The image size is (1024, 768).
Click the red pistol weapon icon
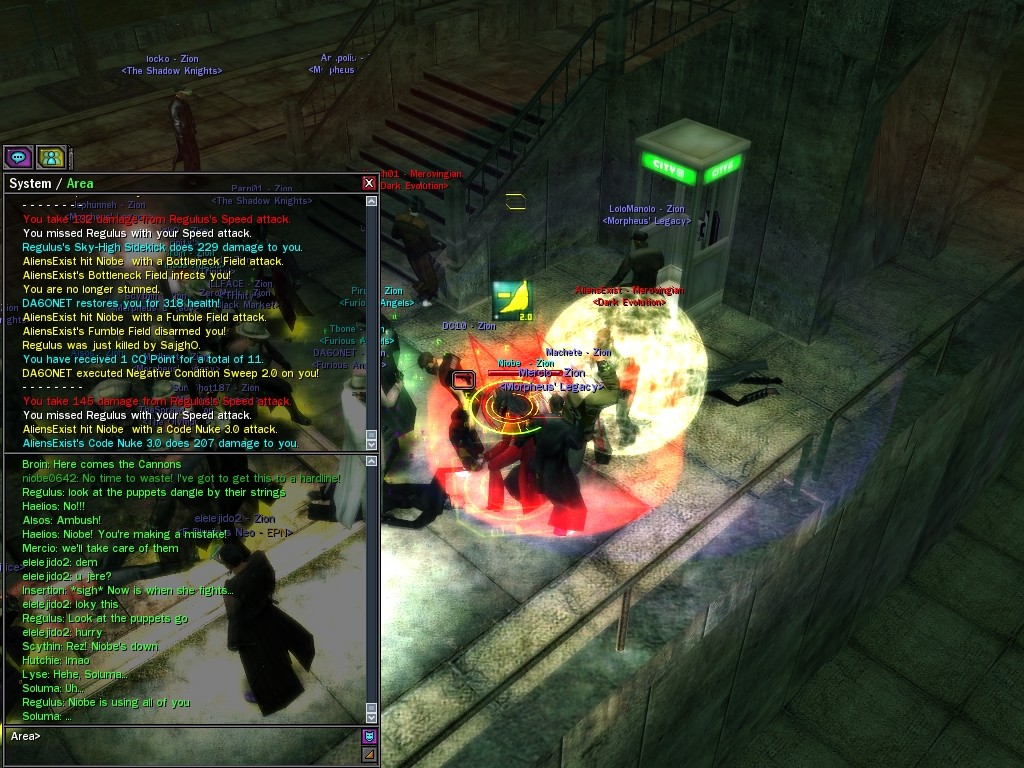tap(463, 379)
